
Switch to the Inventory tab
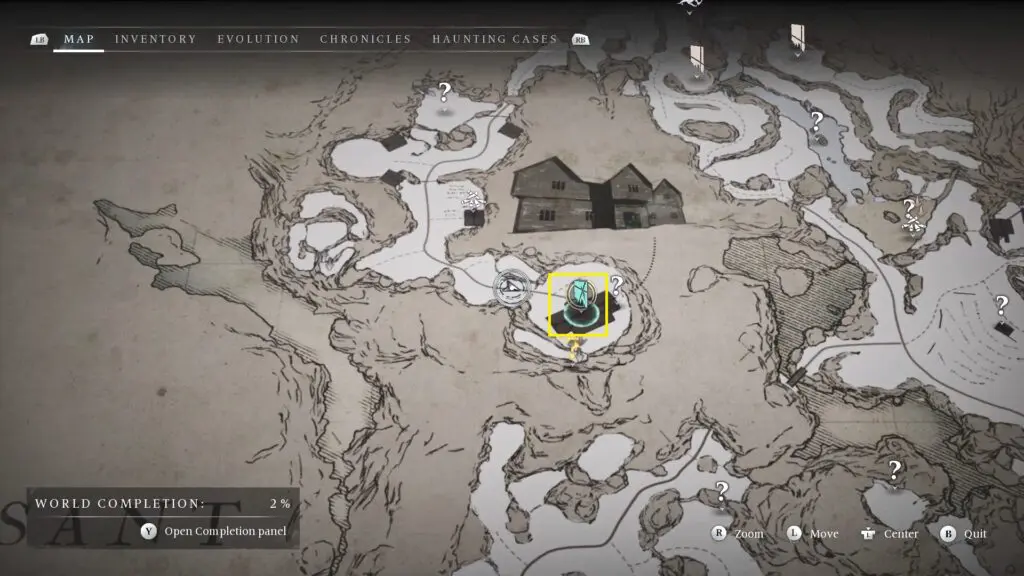(x=155, y=39)
